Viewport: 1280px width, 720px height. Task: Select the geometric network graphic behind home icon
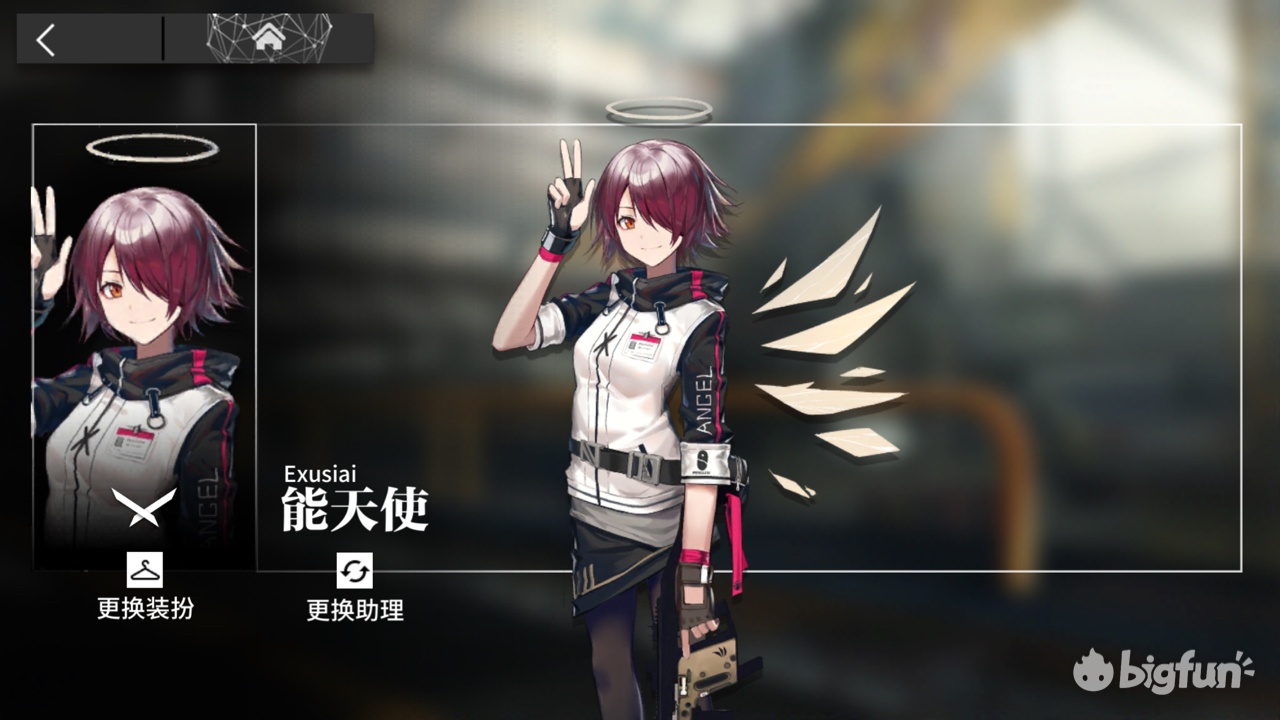pos(267,38)
